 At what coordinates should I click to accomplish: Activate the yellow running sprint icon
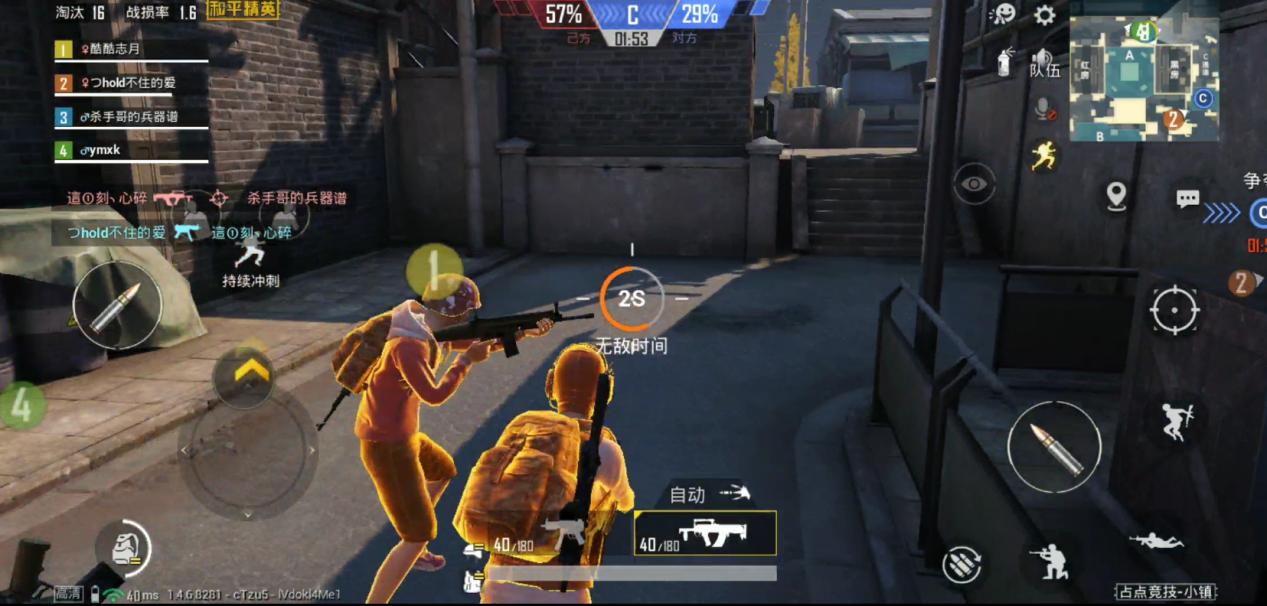1044,155
